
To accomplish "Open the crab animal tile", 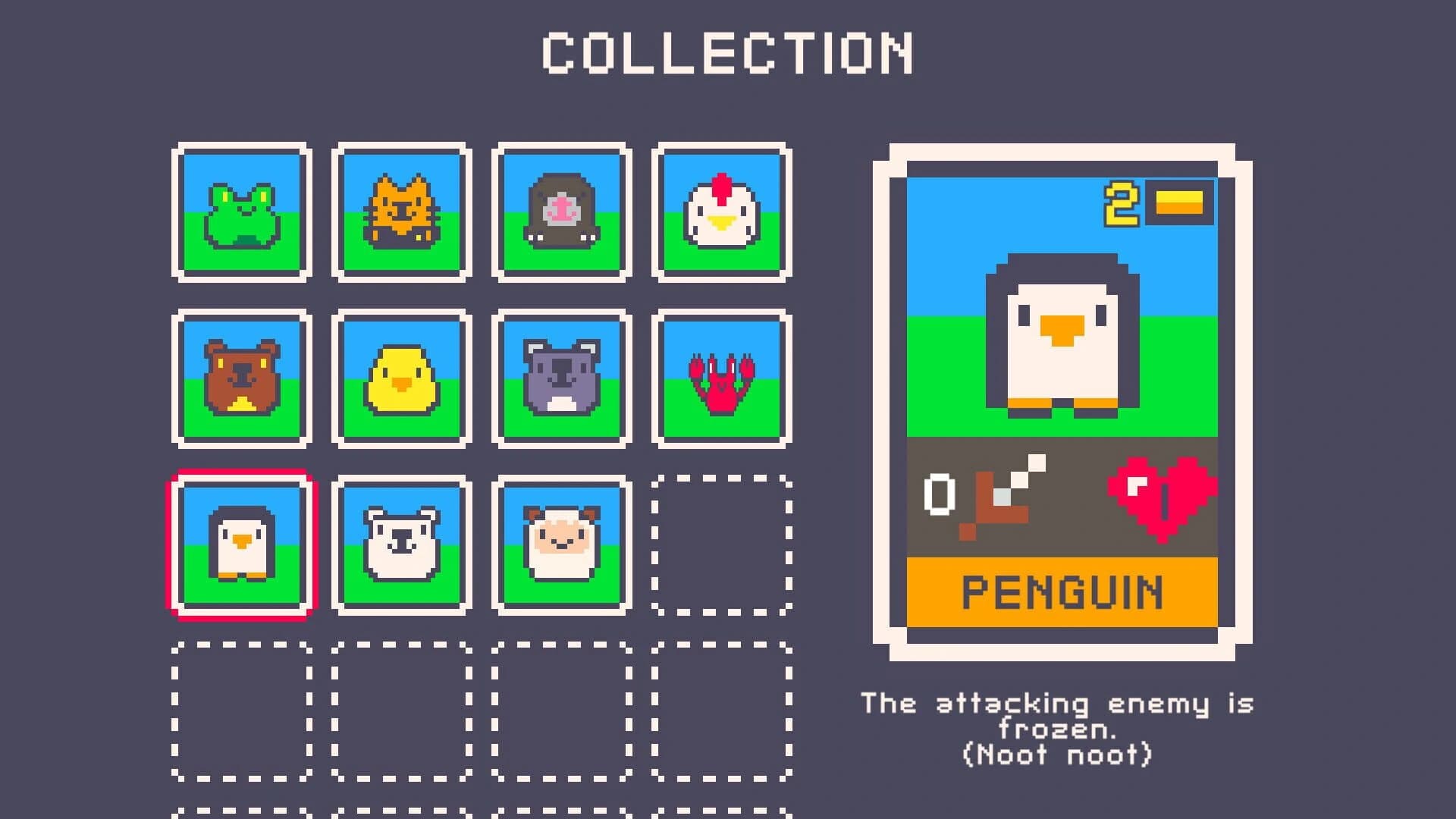I will point(719,378).
